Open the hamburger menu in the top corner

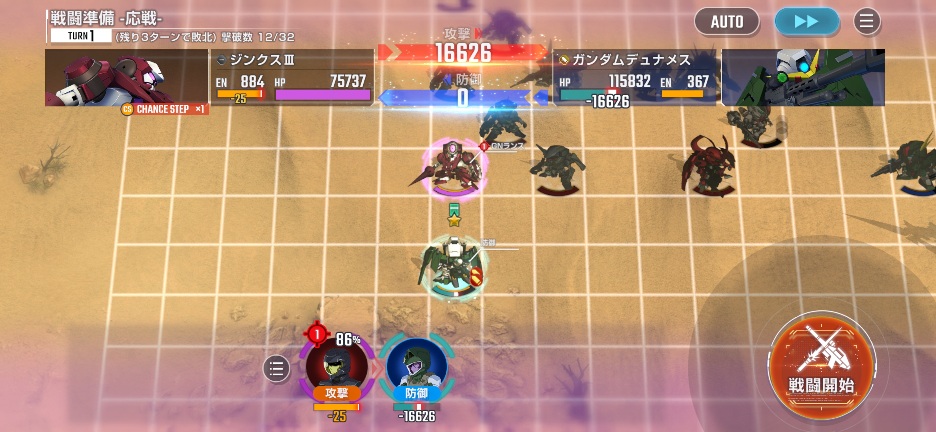coord(867,21)
